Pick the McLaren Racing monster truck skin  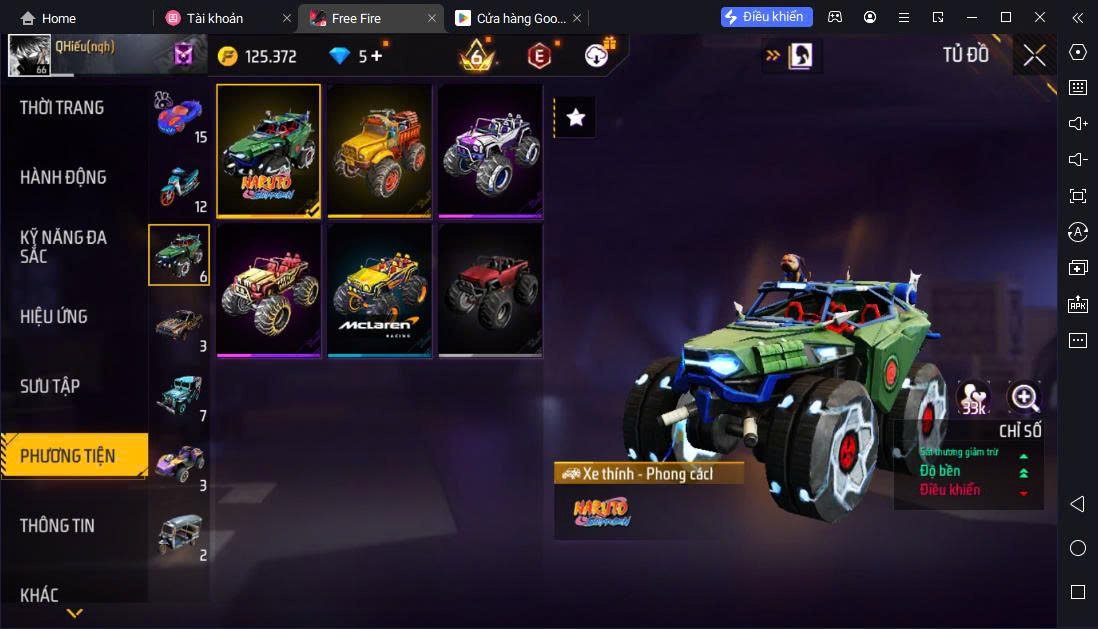[380, 289]
